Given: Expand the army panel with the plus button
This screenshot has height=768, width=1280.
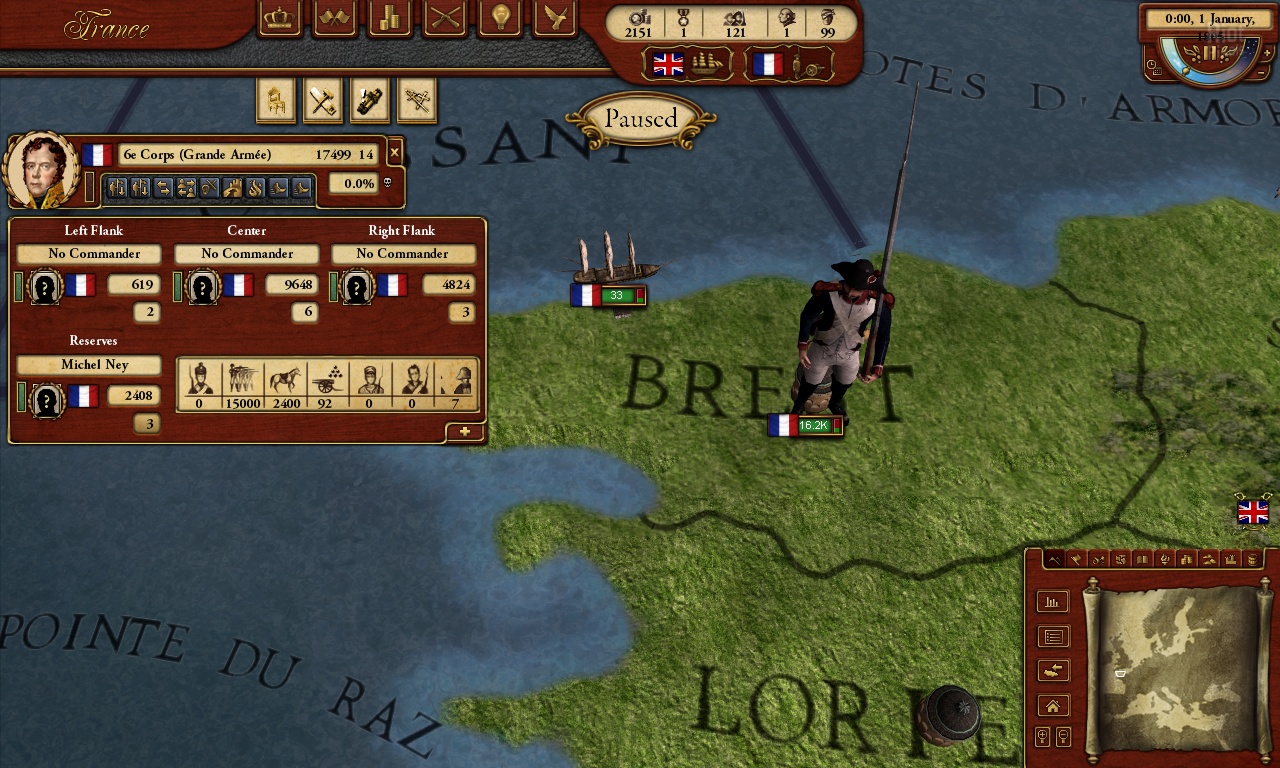Looking at the screenshot, I should [465, 432].
